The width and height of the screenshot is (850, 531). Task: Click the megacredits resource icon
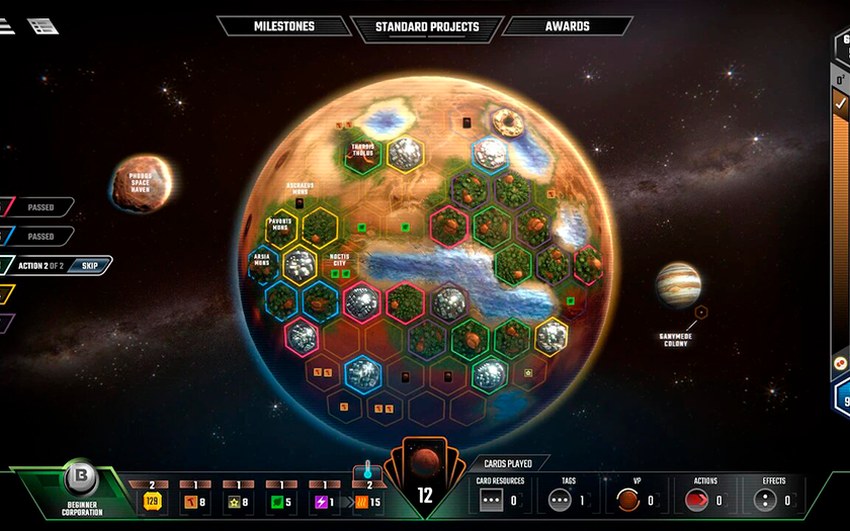[x=153, y=501]
